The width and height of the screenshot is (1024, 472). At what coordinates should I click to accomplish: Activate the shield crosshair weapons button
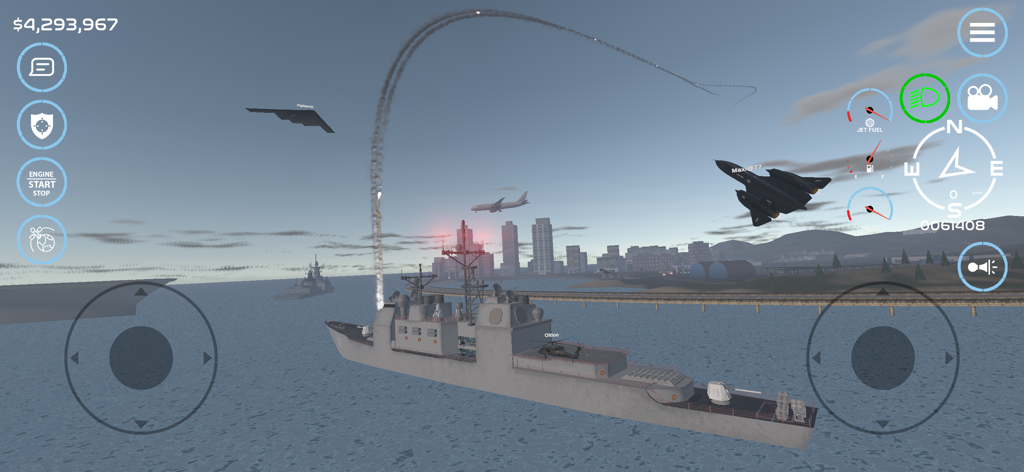42,125
